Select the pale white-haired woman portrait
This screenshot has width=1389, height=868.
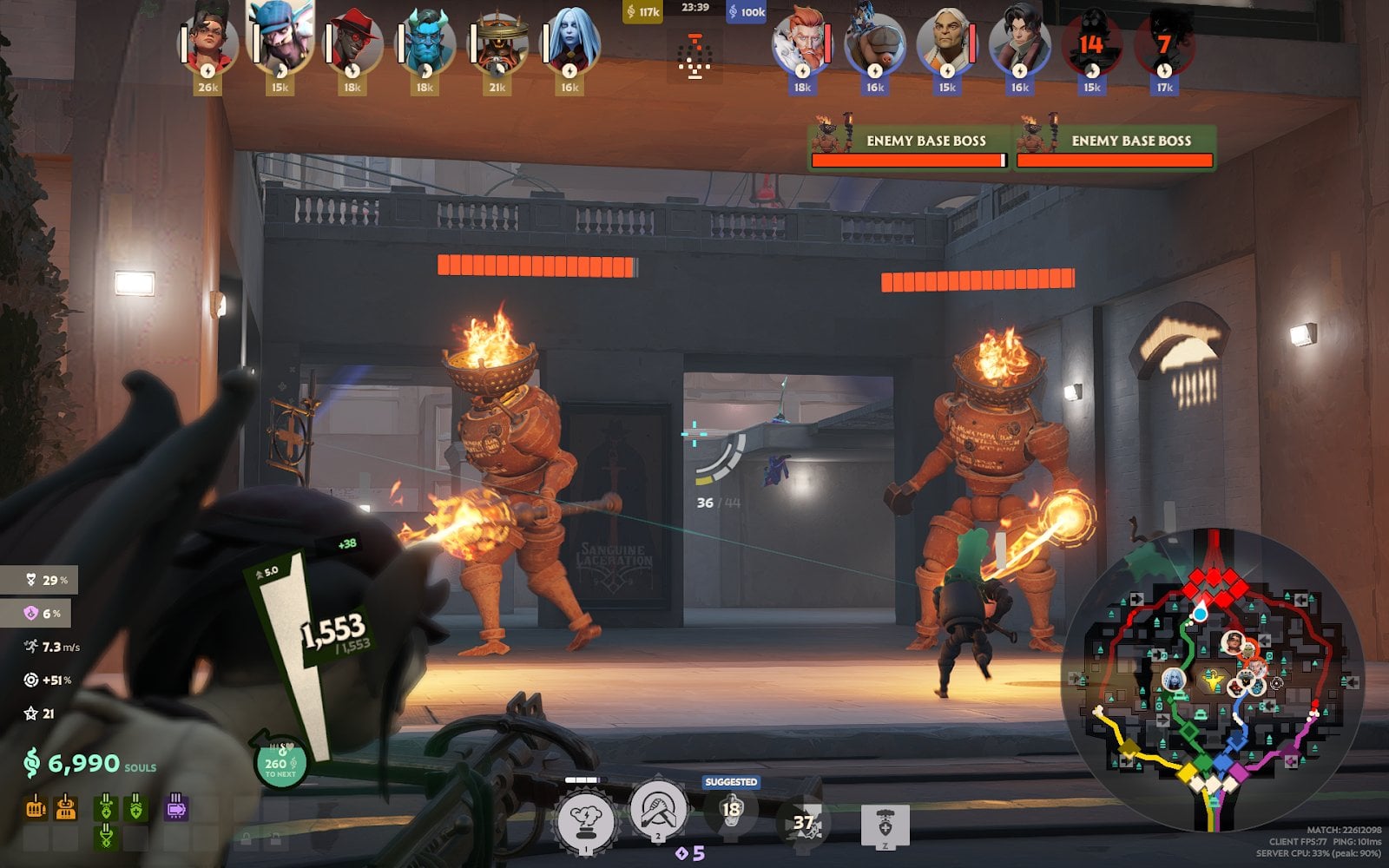tap(569, 43)
